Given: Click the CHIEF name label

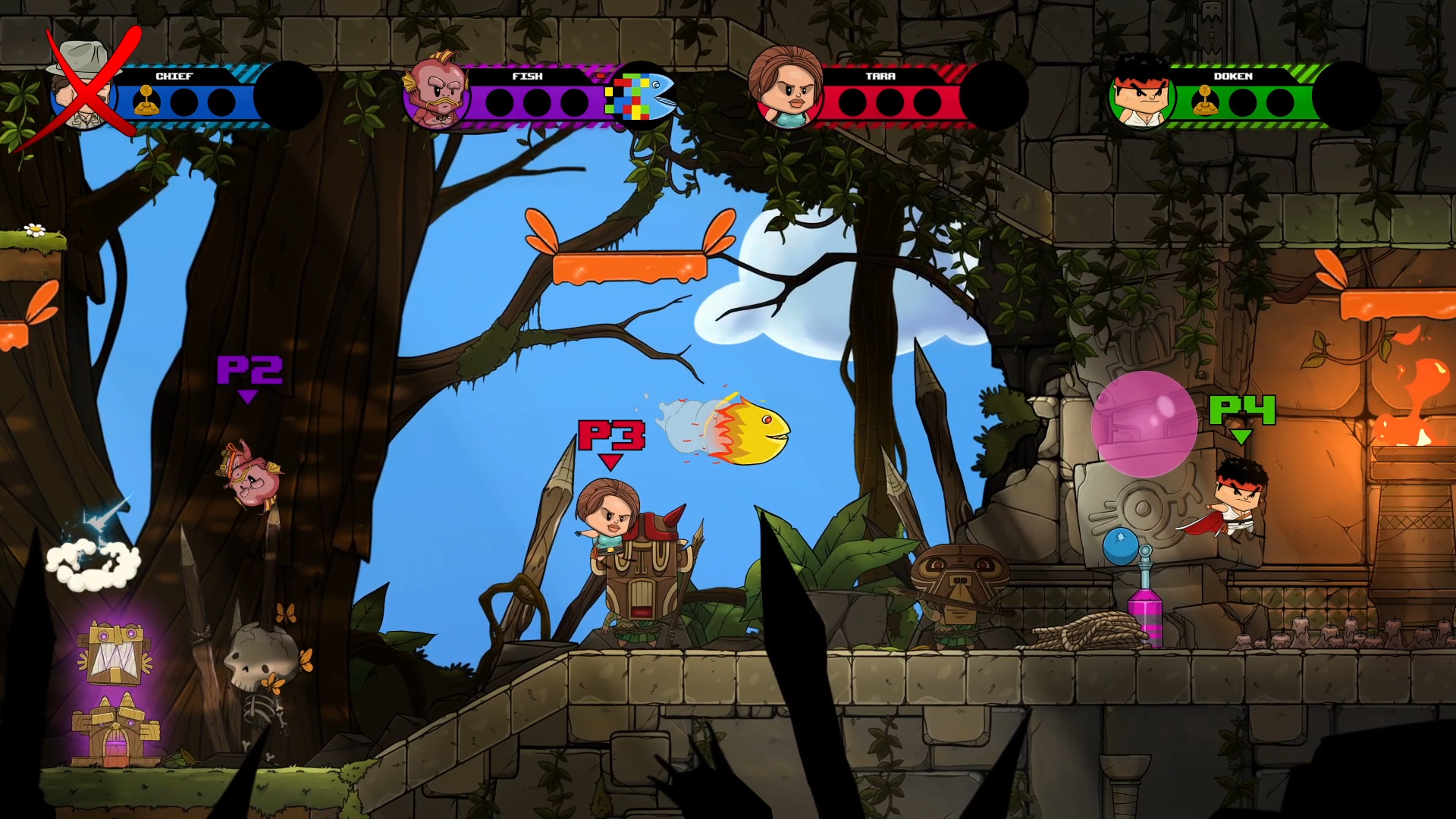Looking at the screenshot, I should click(x=173, y=76).
